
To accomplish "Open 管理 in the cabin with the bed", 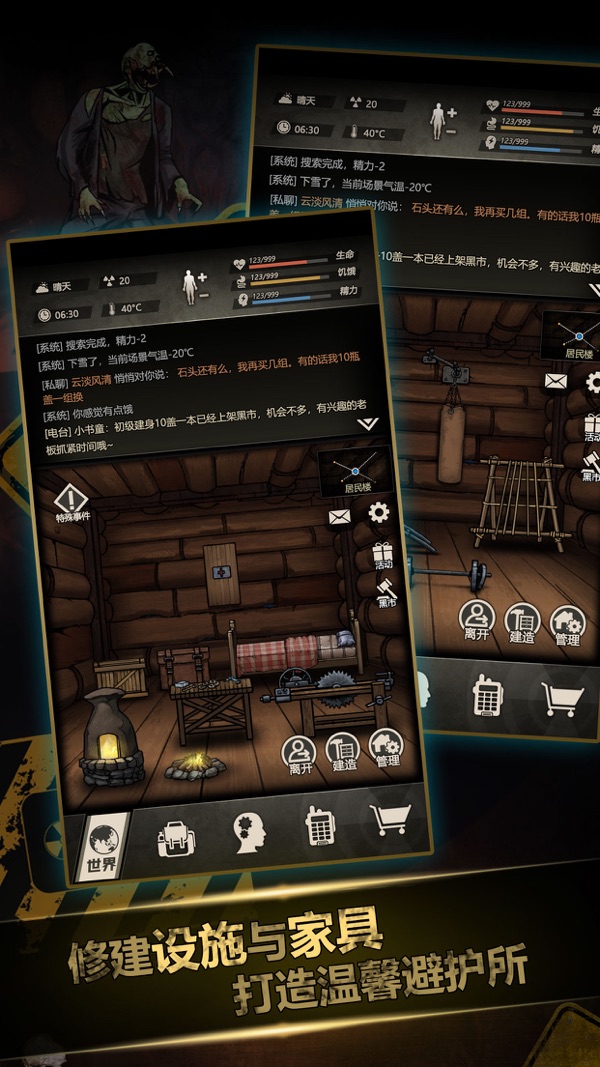I will (x=386, y=747).
